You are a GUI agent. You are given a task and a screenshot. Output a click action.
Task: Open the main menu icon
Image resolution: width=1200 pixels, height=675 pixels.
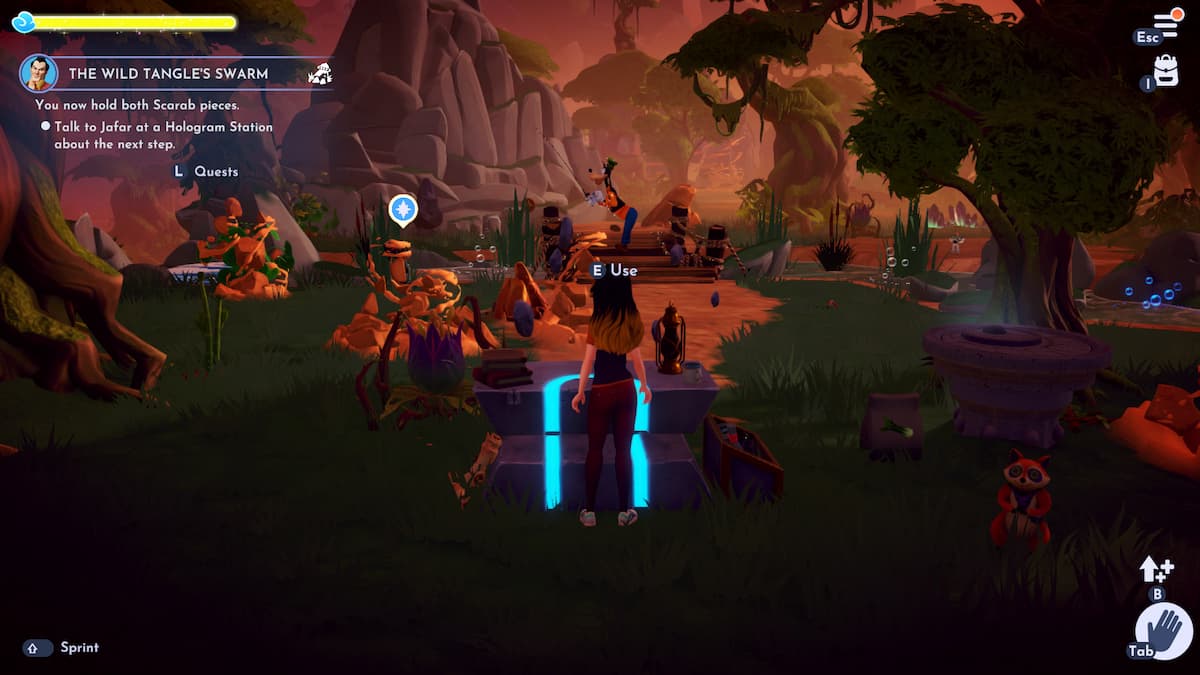tap(1167, 23)
